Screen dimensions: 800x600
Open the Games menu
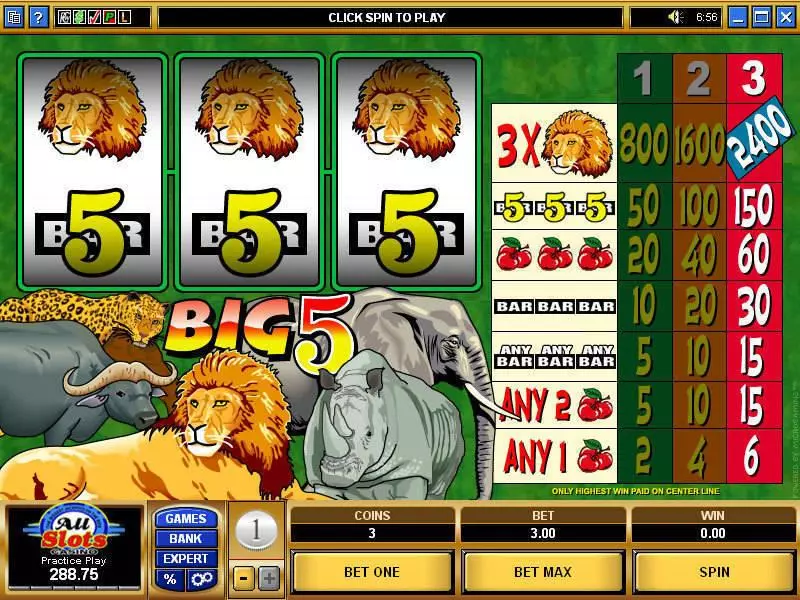[185, 518]
